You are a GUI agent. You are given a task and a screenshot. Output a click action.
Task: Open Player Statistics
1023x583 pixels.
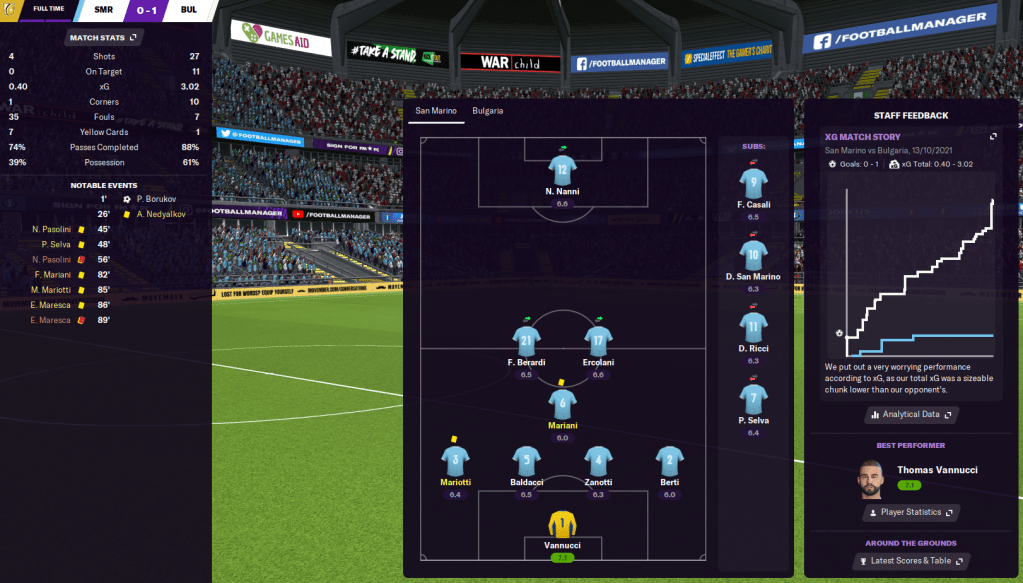pos(910,512)
